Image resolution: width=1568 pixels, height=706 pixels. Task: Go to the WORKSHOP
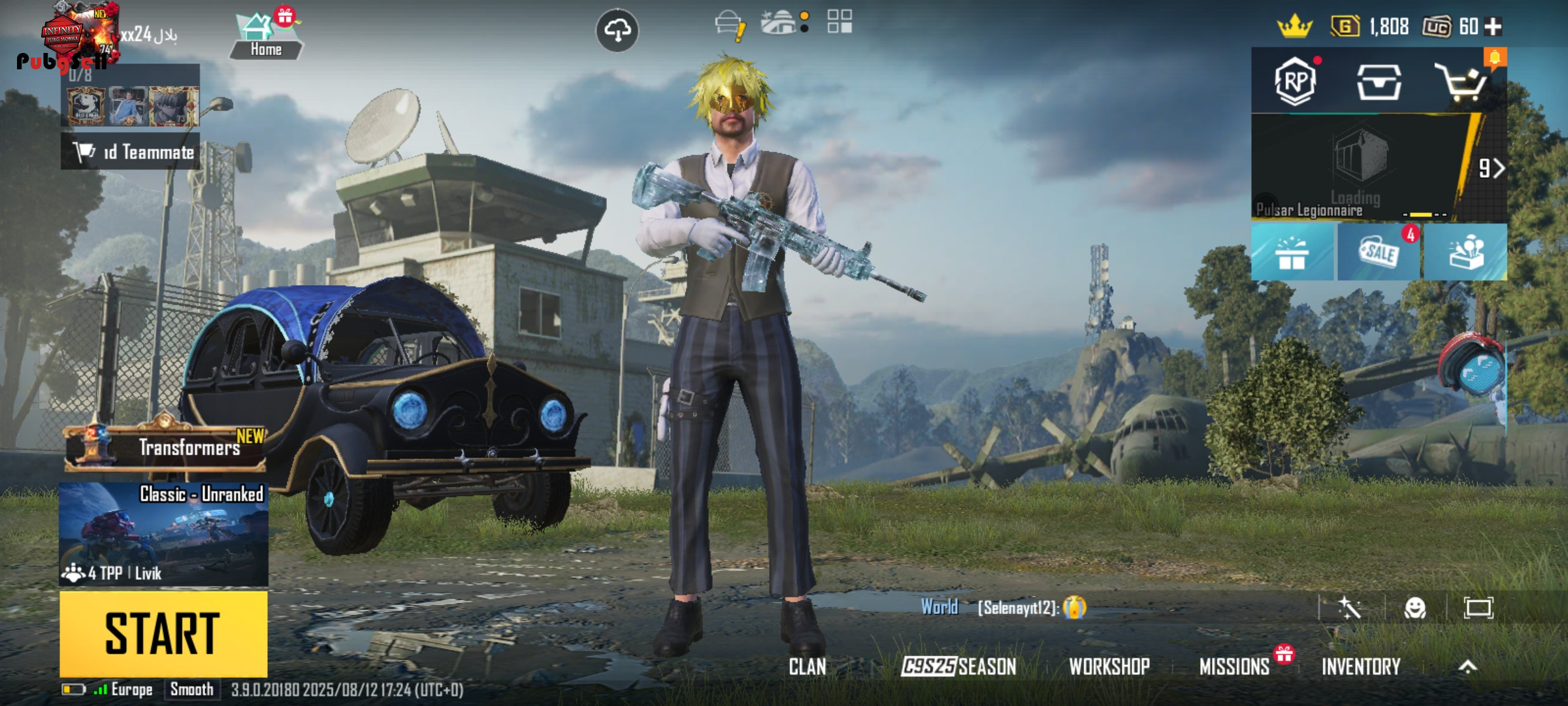tap(1109, 667)
